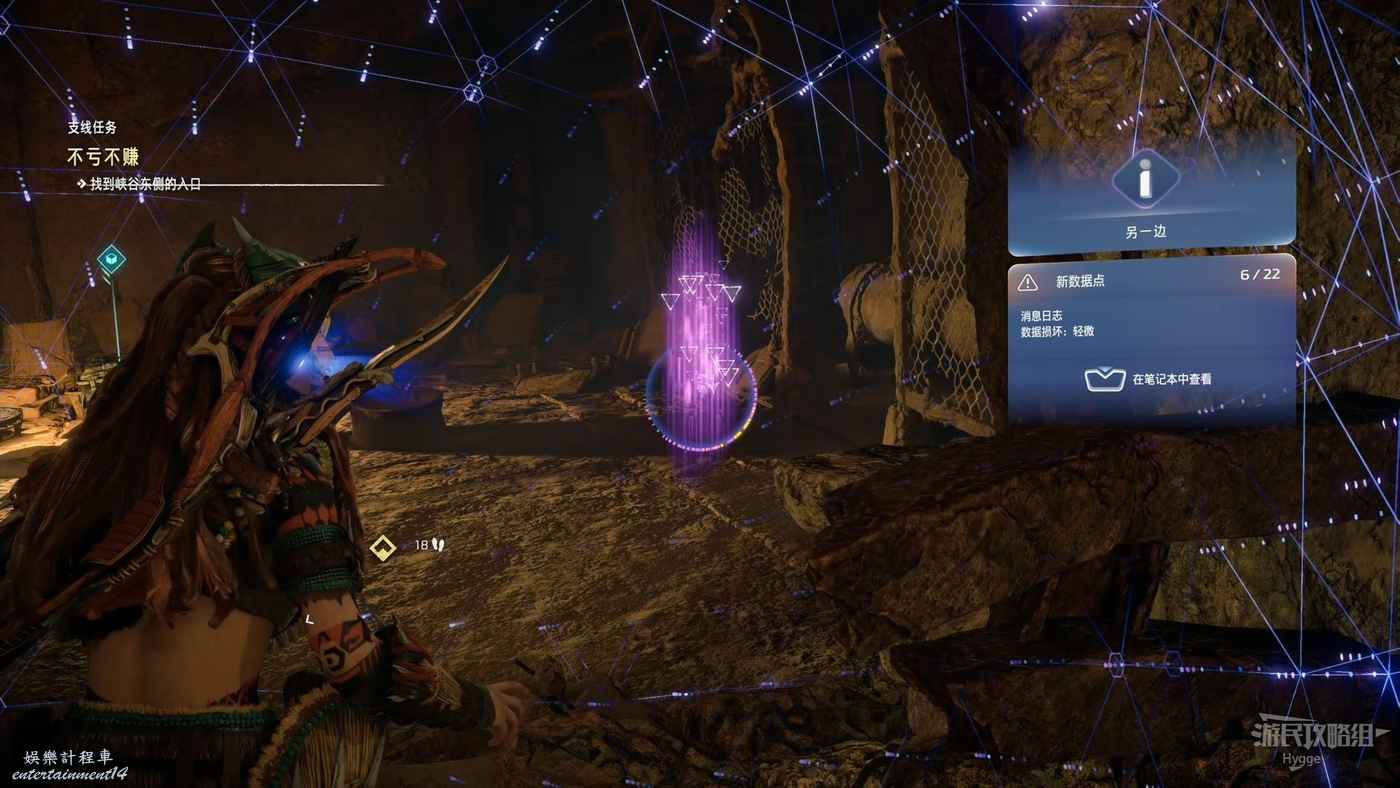The width and height of the screenshot is (1400, 788).
Task: Click the info icon above 另一边
Action: click(1145, 182)
